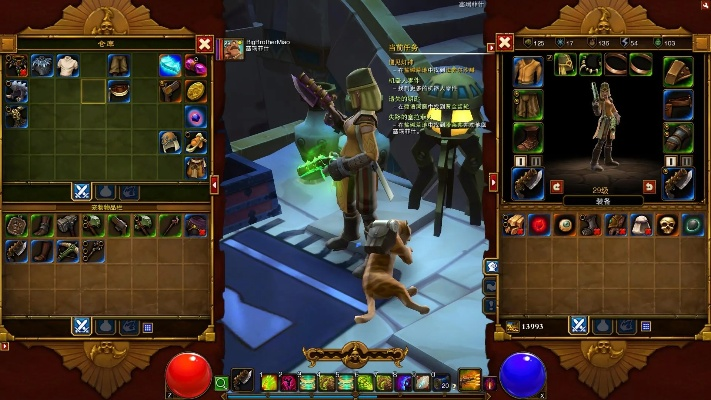Screen dimensions: 711x400
Task: Select the white shirt in stash
Action: click(x=68, y=66)
